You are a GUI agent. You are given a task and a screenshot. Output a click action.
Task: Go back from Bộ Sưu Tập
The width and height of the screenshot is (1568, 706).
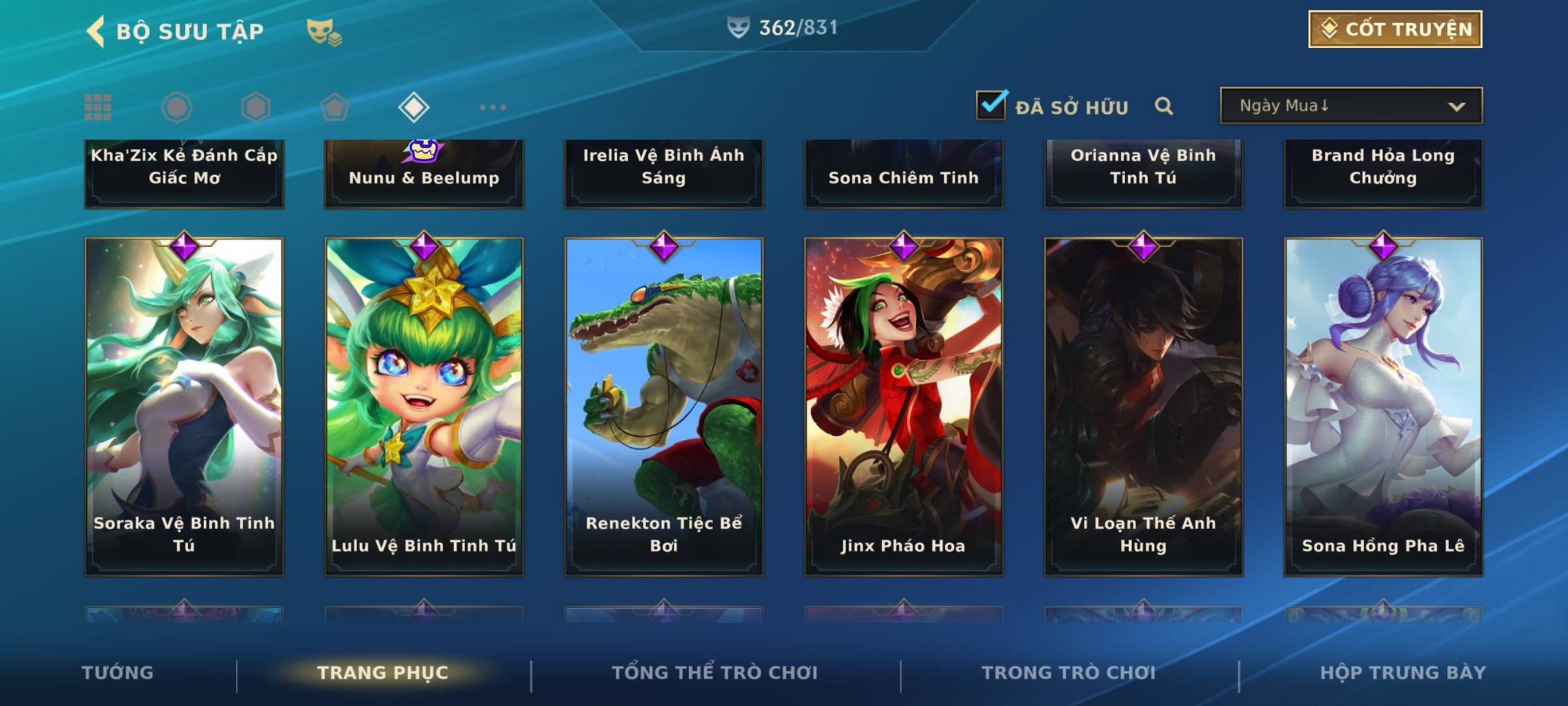click(x=96, y=31)
